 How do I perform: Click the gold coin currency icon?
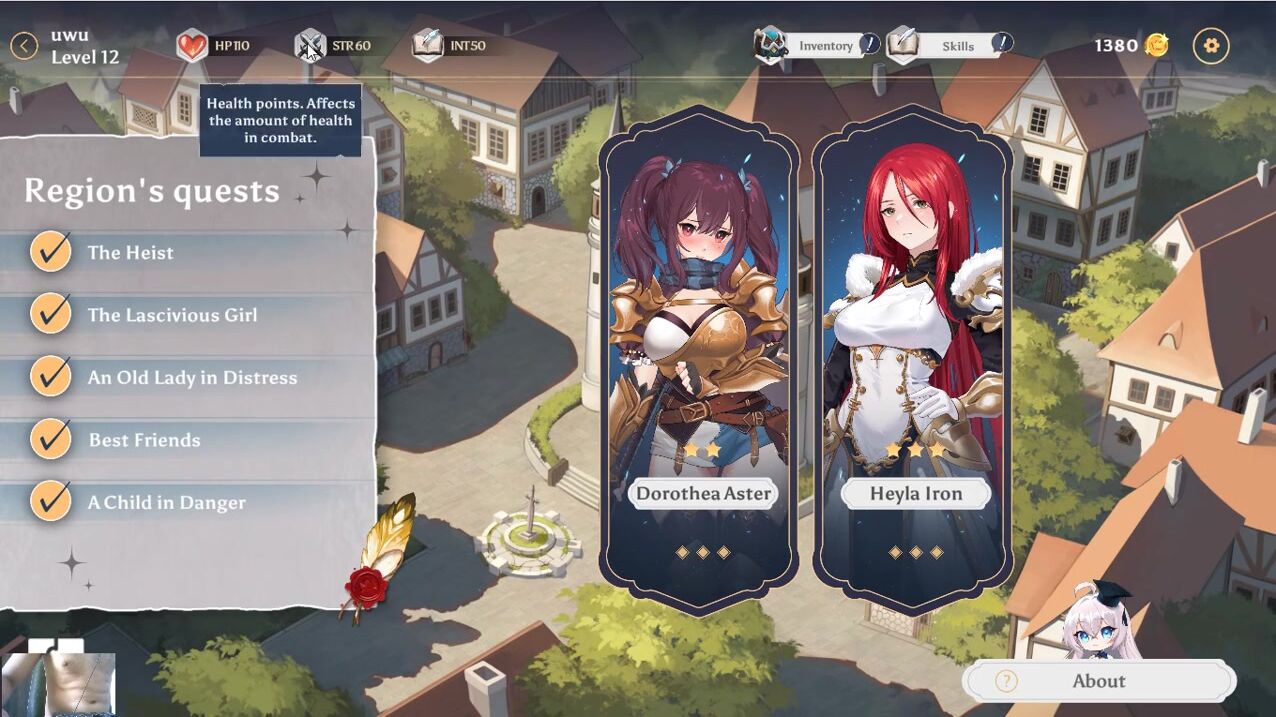tap(1157, 45)
